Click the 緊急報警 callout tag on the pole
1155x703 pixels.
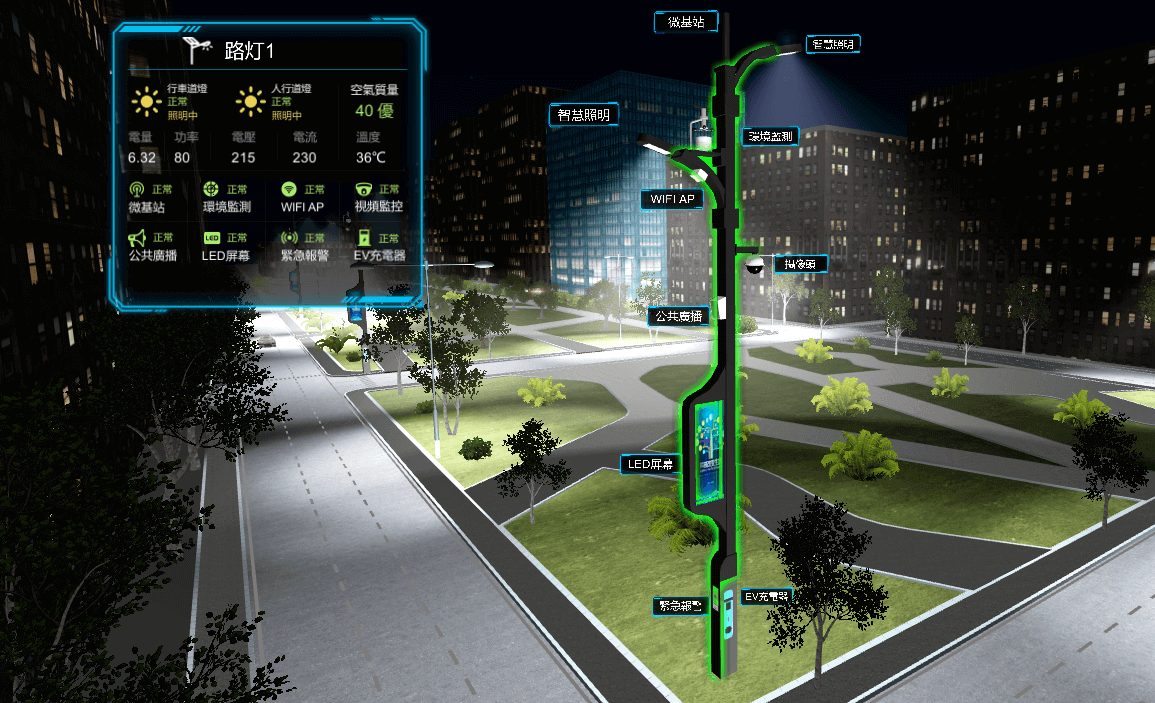[x=679, y=605]
